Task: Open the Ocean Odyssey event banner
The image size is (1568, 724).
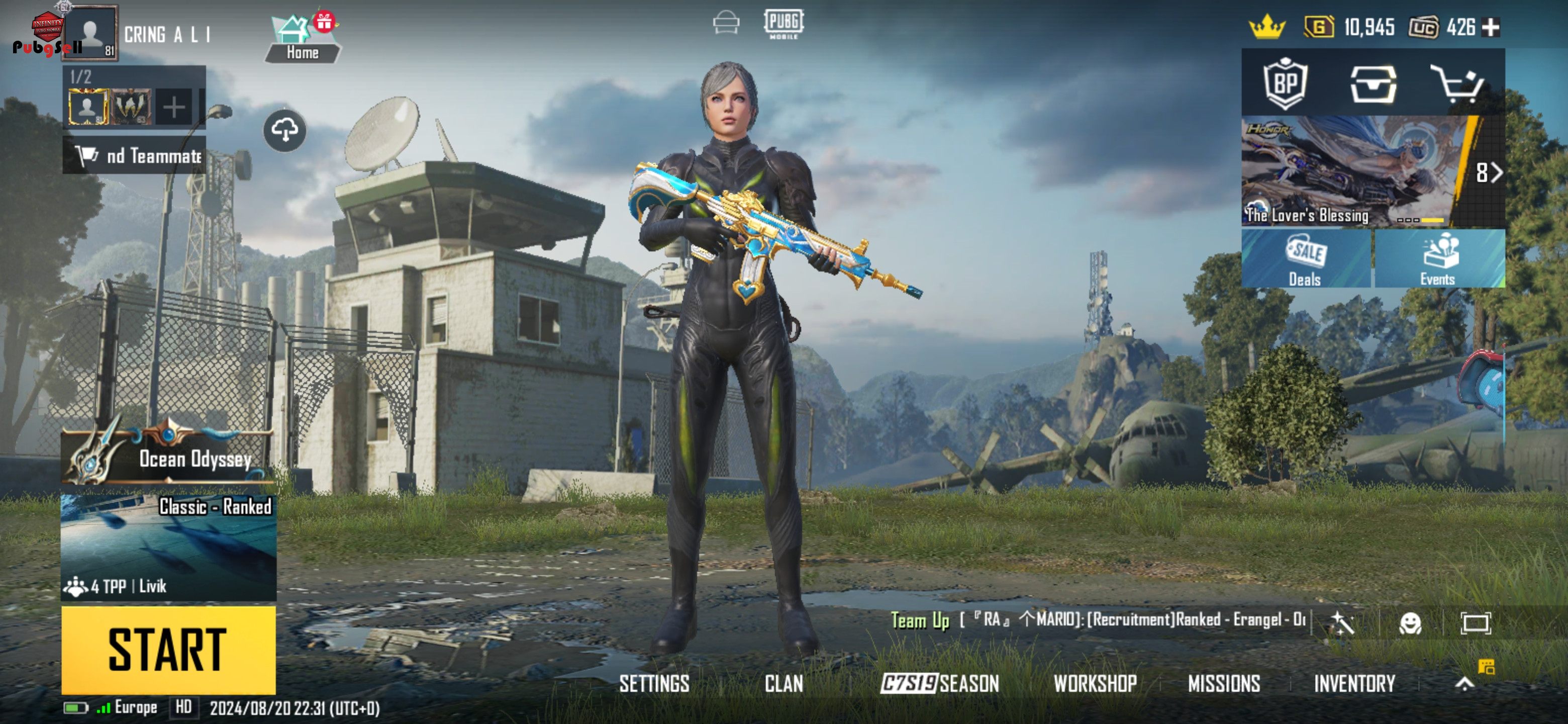Action: 168,454
